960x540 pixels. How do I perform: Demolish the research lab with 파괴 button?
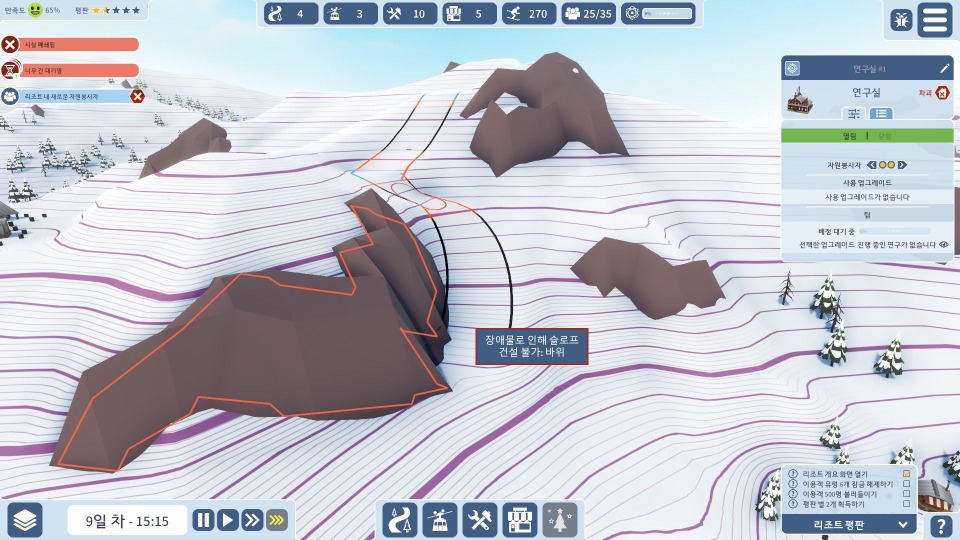(941, 93)
